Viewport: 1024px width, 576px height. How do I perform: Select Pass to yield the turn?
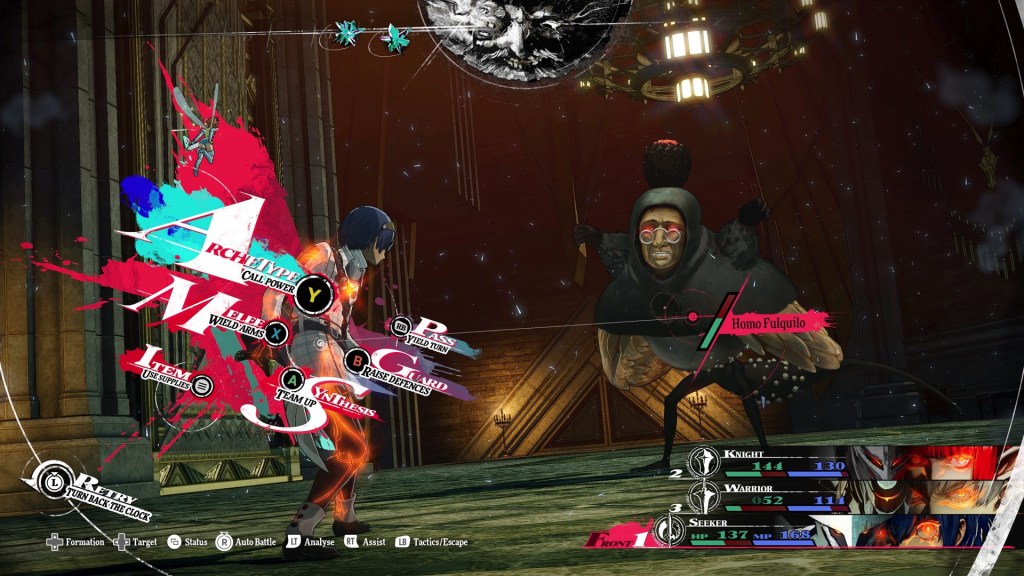[403, 326]
